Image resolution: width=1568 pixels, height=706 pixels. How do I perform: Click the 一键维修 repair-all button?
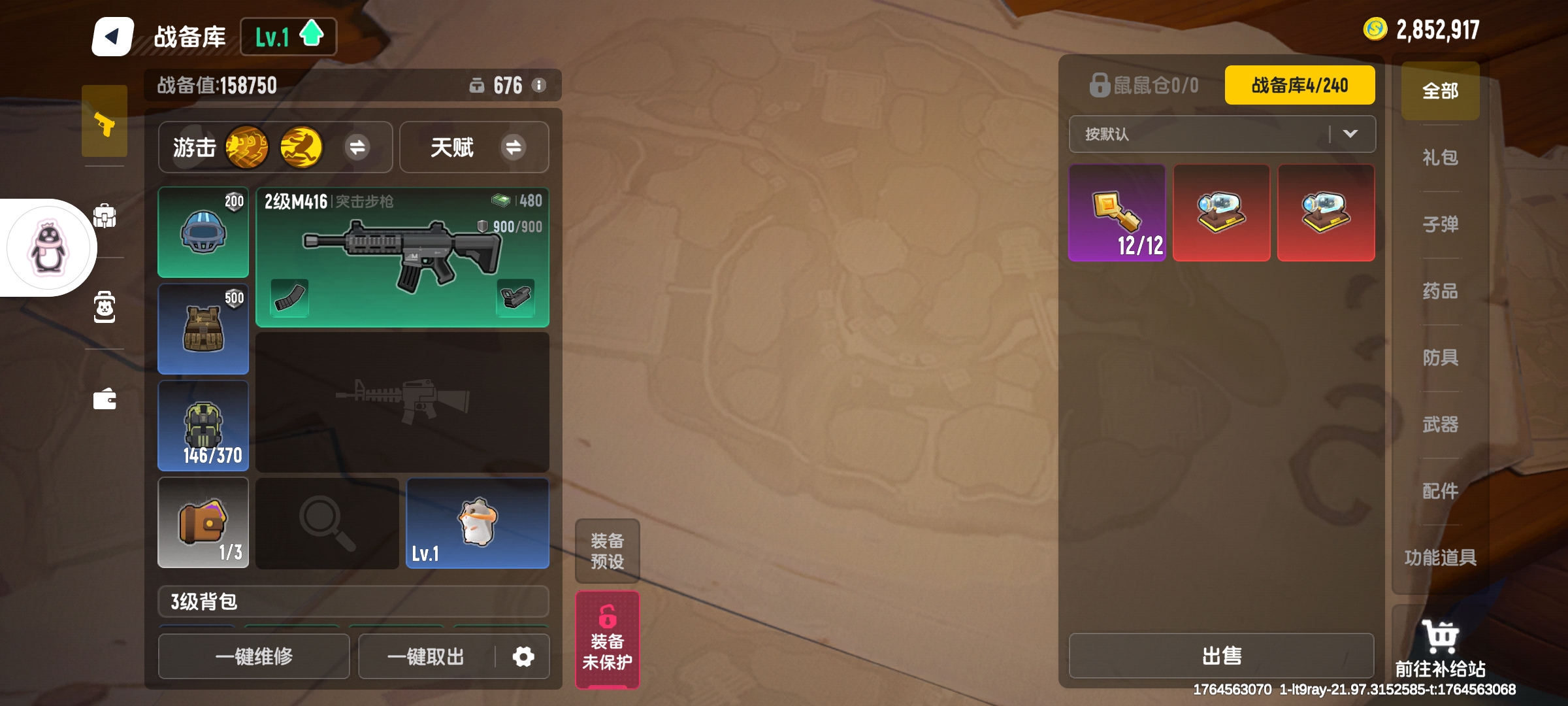pos(254,656)
